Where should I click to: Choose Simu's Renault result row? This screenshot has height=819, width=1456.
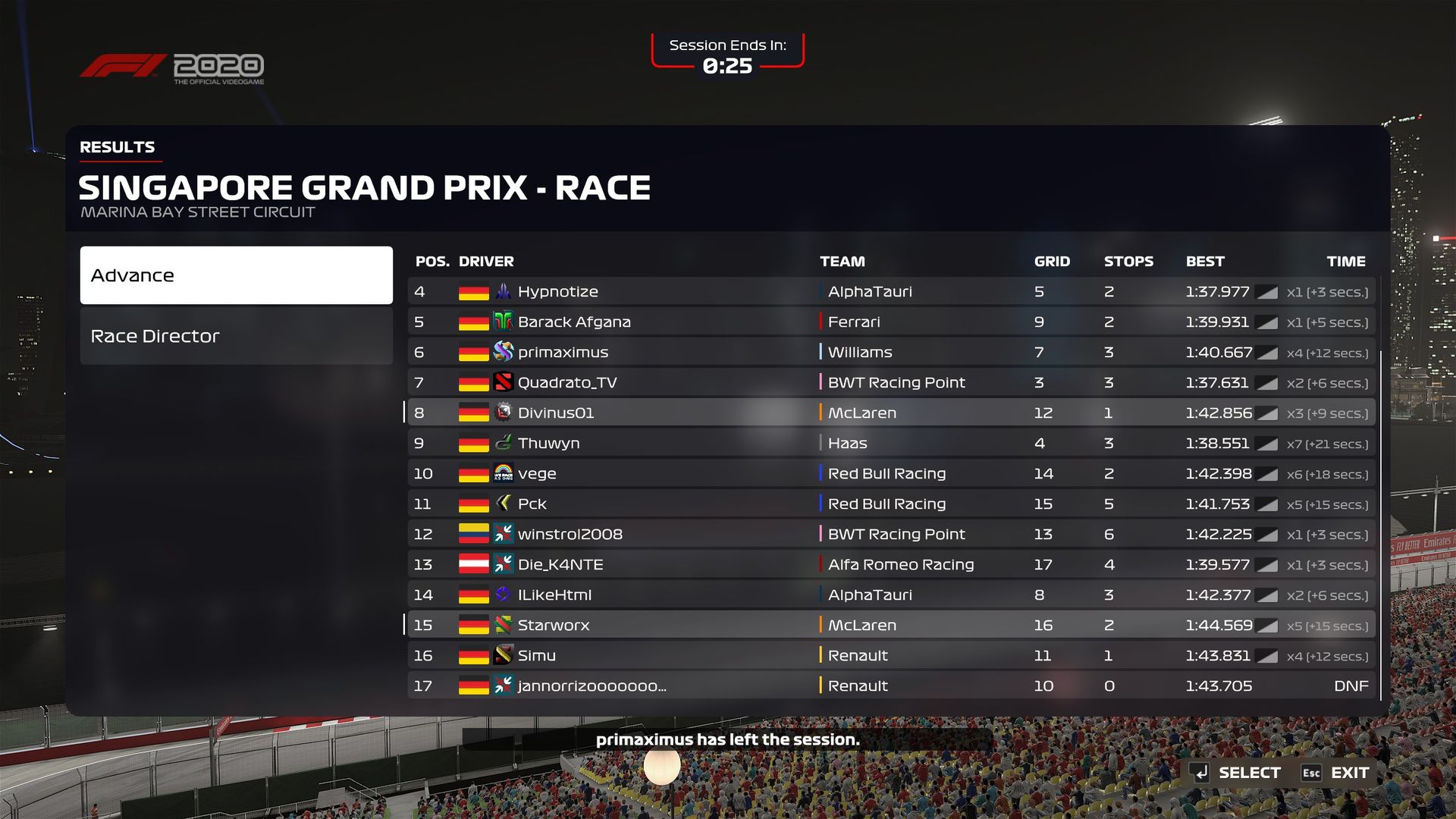[891, 655]
